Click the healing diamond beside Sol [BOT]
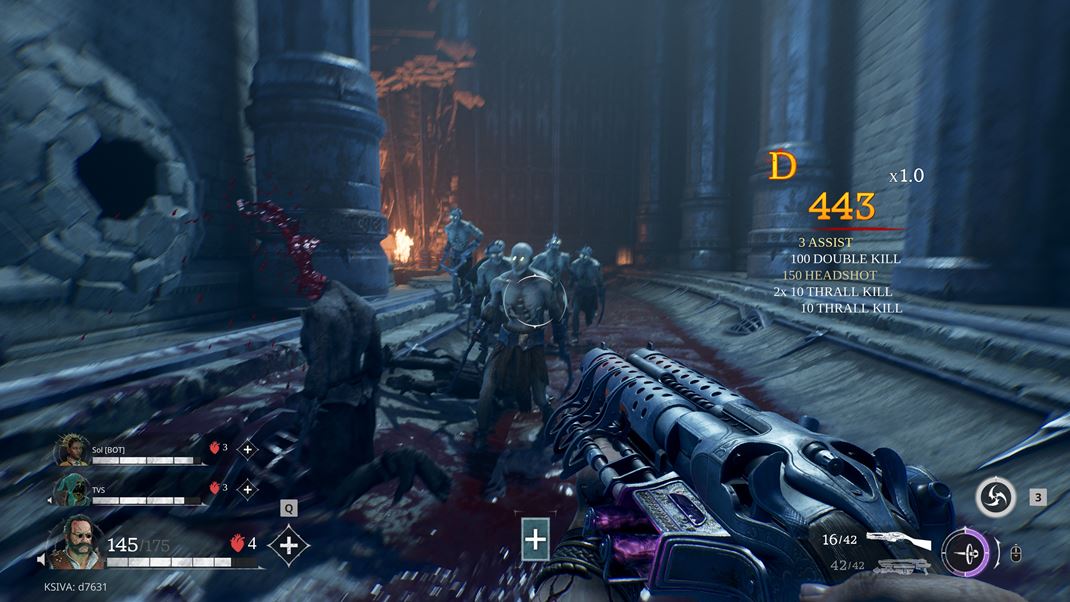The height and width of the screenshot is (602, 1070). [247, 449]
